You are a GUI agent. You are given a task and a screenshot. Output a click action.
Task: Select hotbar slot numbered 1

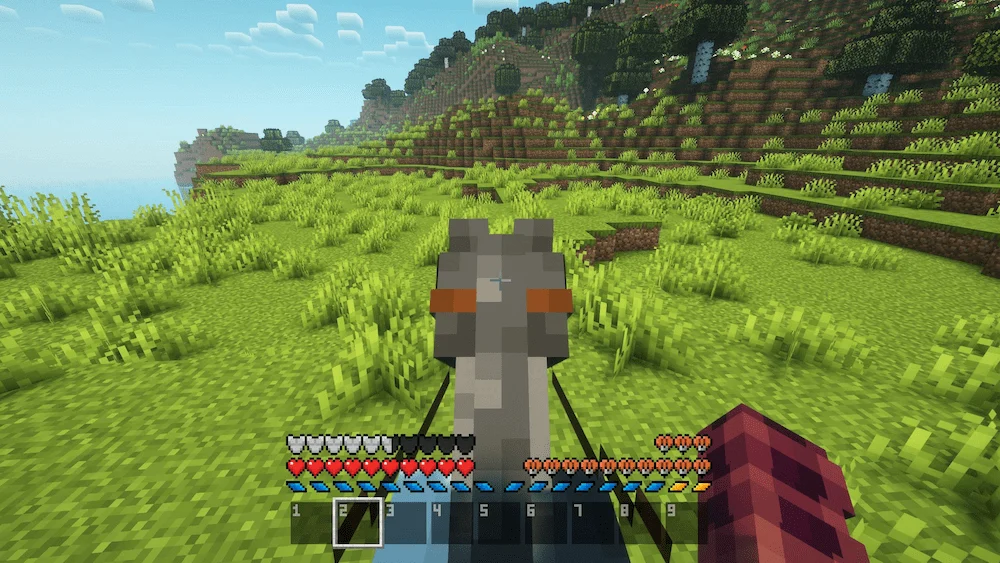pyautogui.click(x=311, y=523)
